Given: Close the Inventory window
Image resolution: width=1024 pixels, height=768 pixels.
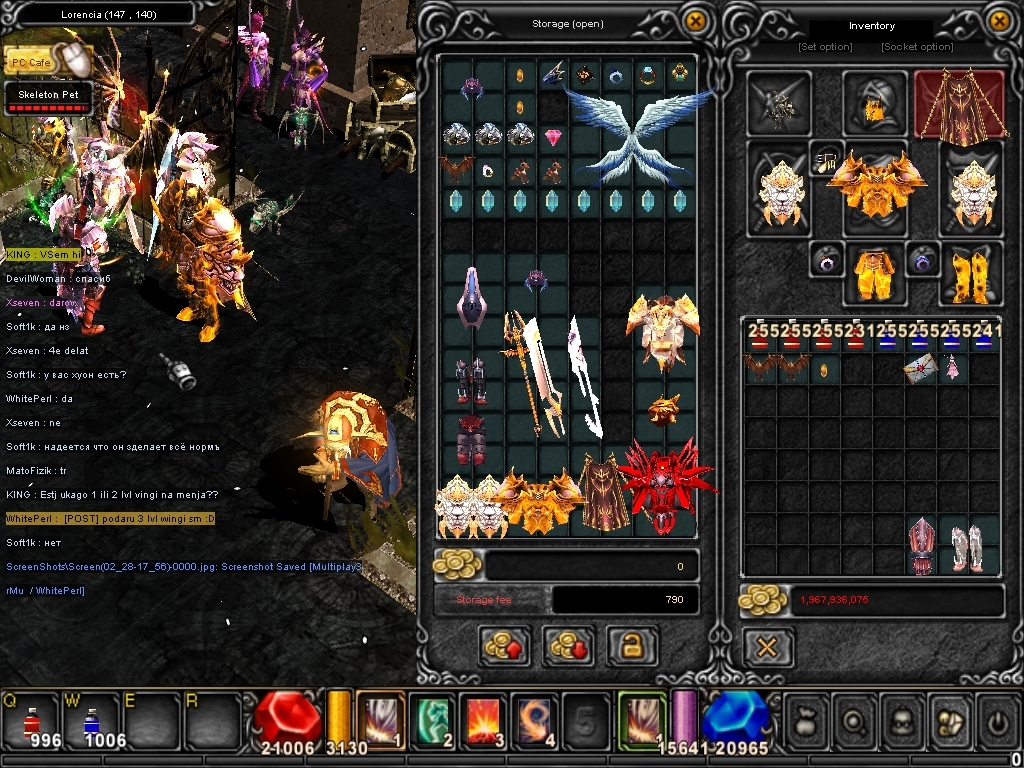Looking at the screenshot, I should tap(999, 21).
